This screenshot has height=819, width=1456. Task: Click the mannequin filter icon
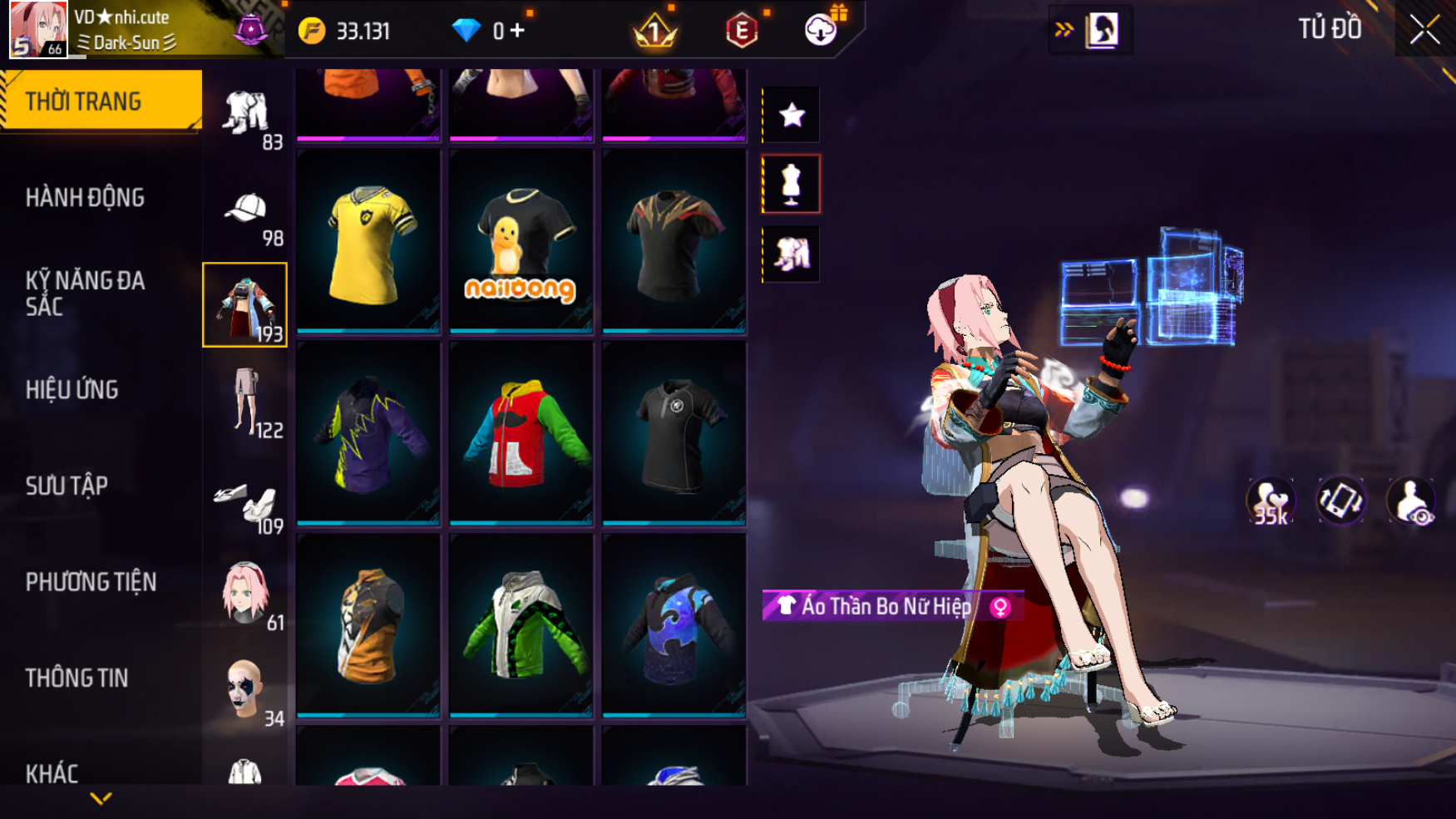tap(792, 184)
